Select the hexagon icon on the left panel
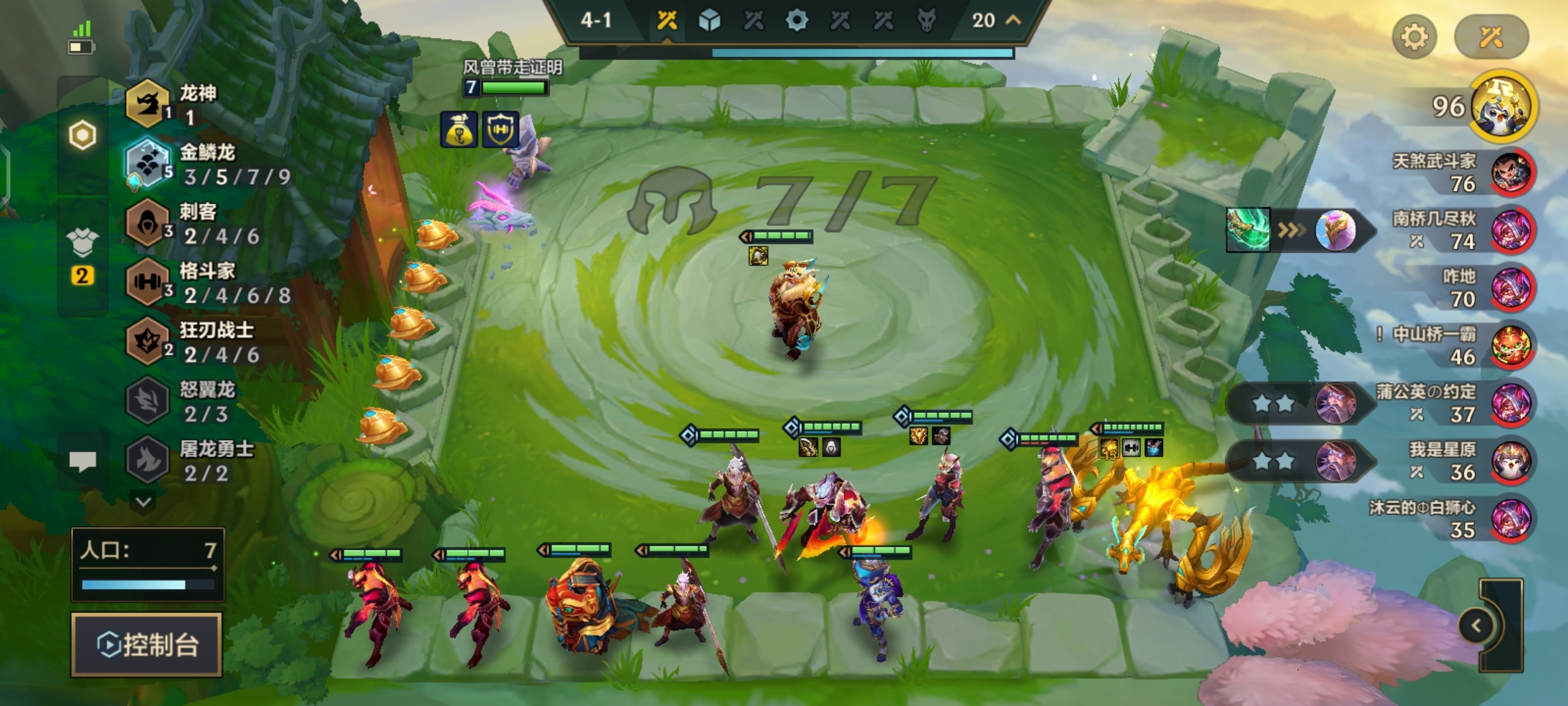Viewport: 1568px width, 706px height. [x=82, y=135]
